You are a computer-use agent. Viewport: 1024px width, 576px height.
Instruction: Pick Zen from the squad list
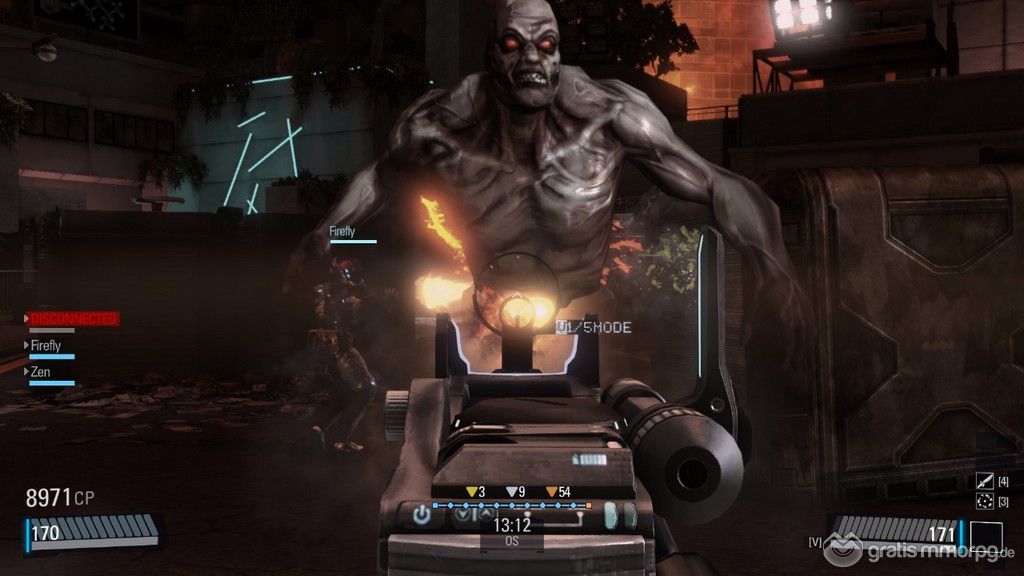40,372
